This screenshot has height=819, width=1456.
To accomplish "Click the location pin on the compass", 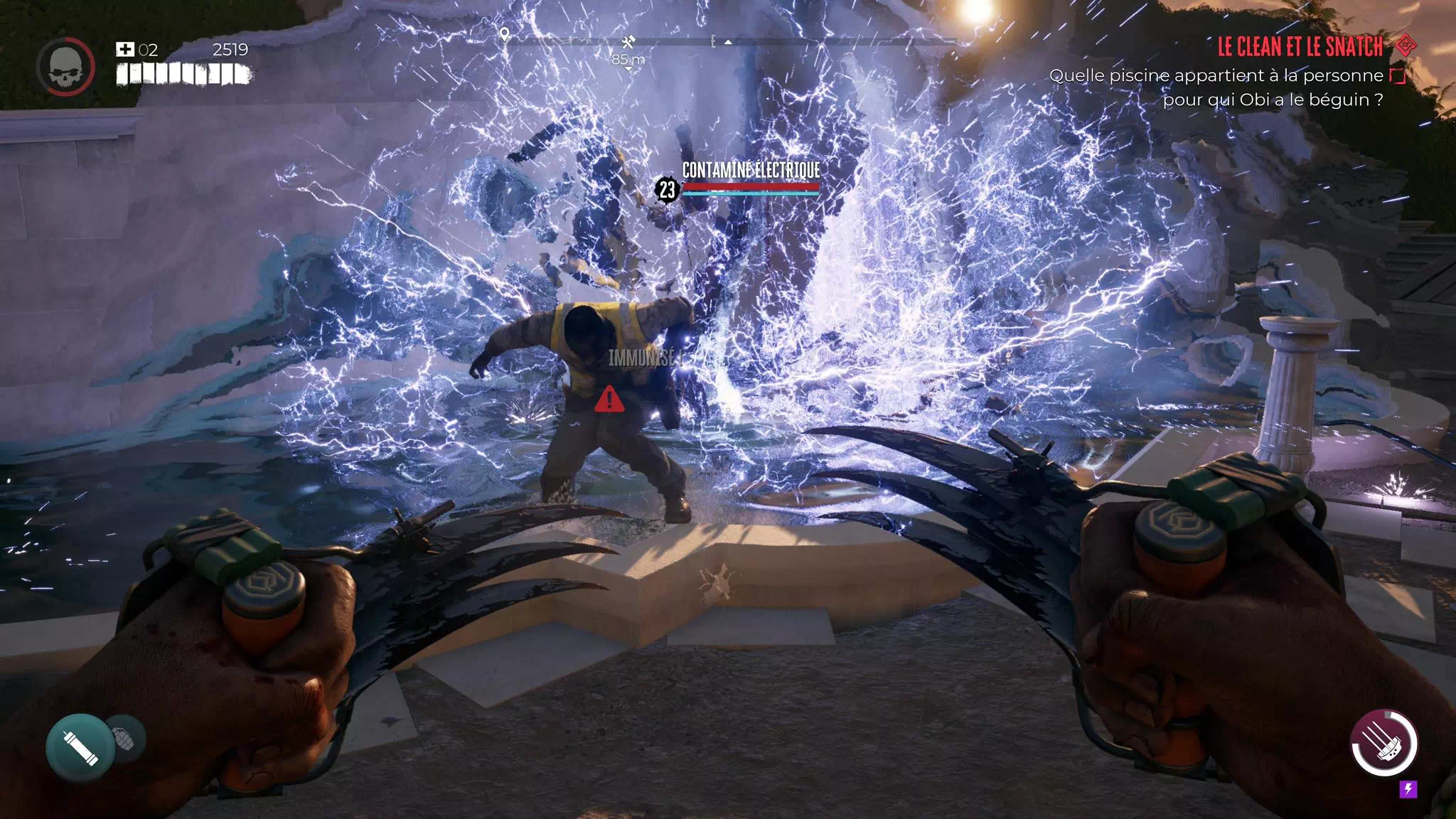I will (504, 34).
